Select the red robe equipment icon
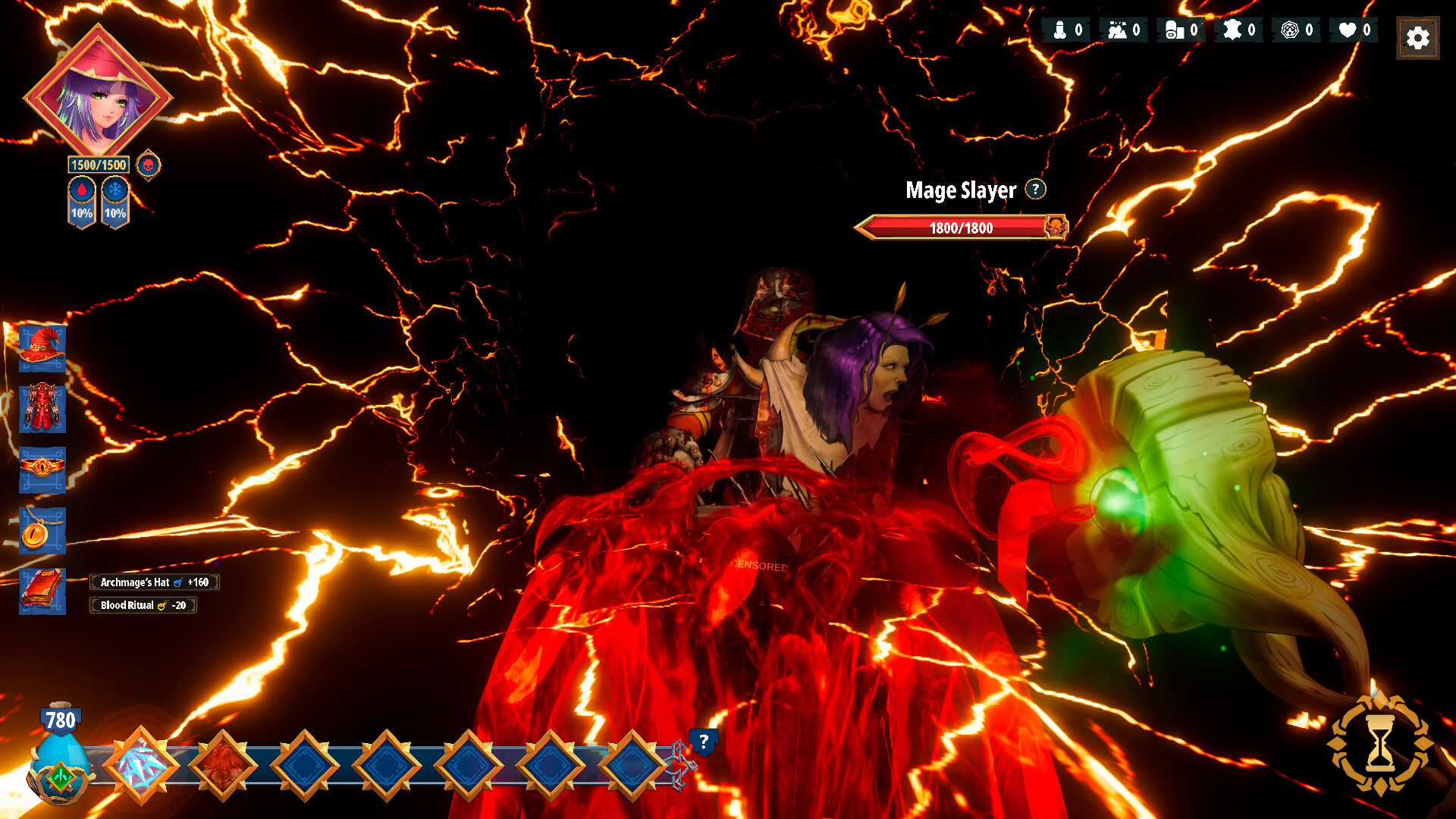The width and height of the screenshot is (1456, 819). coord(43,404)
